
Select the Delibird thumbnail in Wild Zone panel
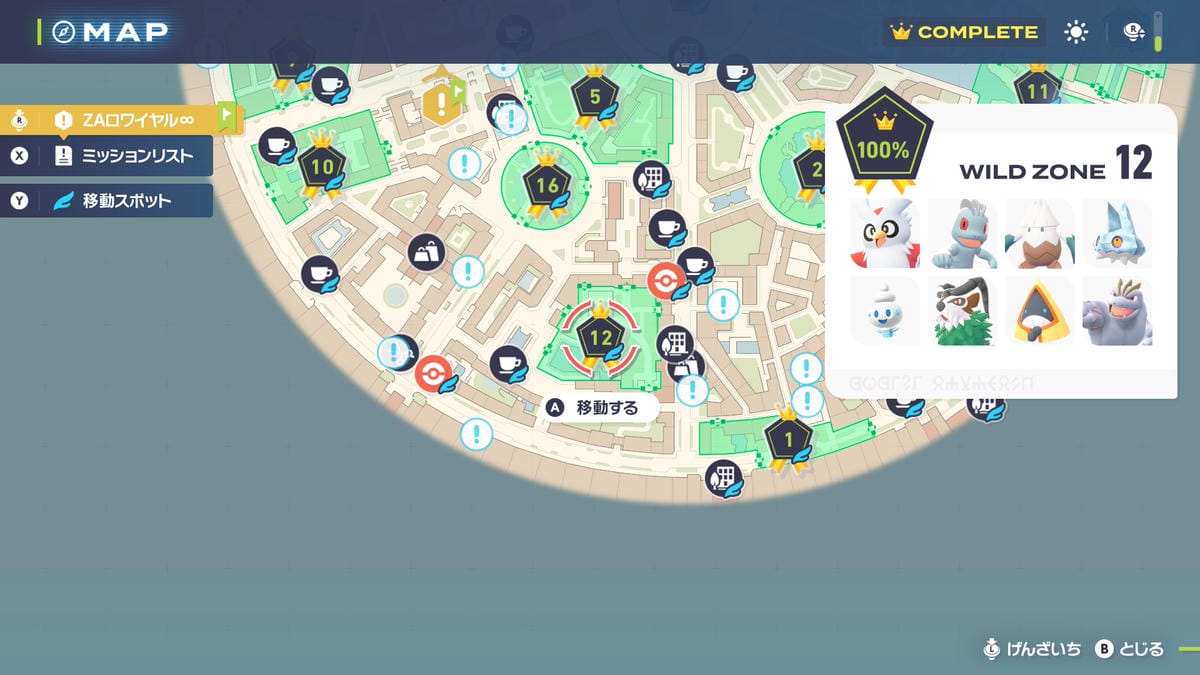tap(883, 233)
